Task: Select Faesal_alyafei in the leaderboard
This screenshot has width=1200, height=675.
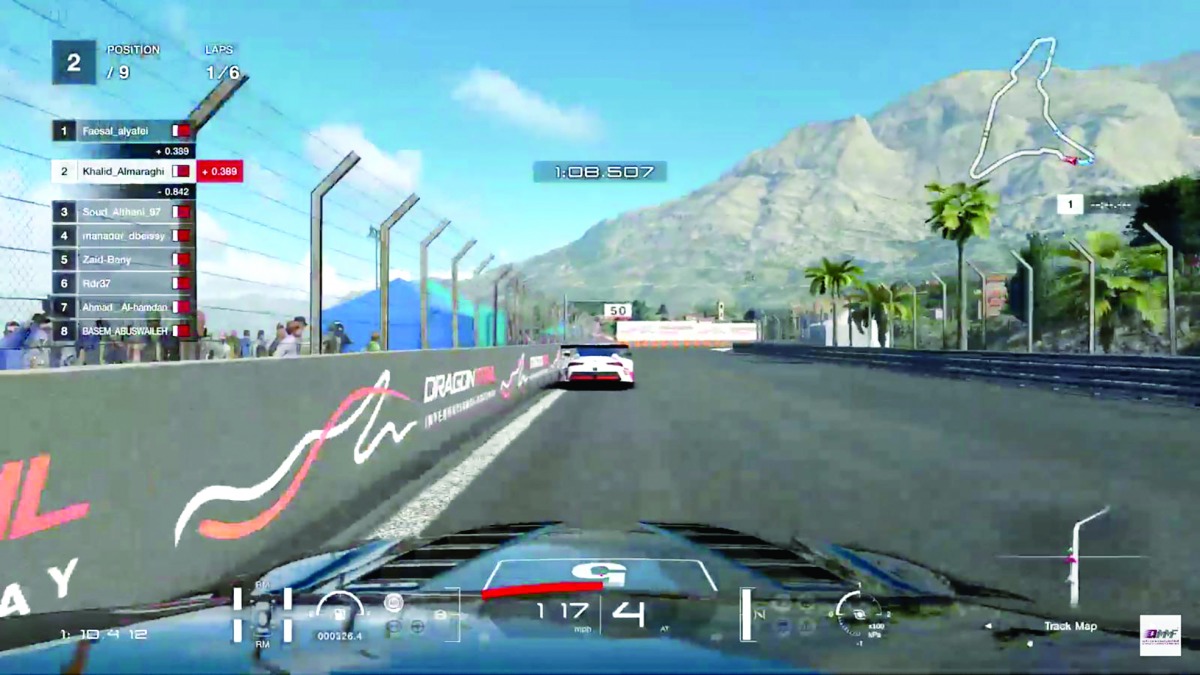Action: click(122, 131)
